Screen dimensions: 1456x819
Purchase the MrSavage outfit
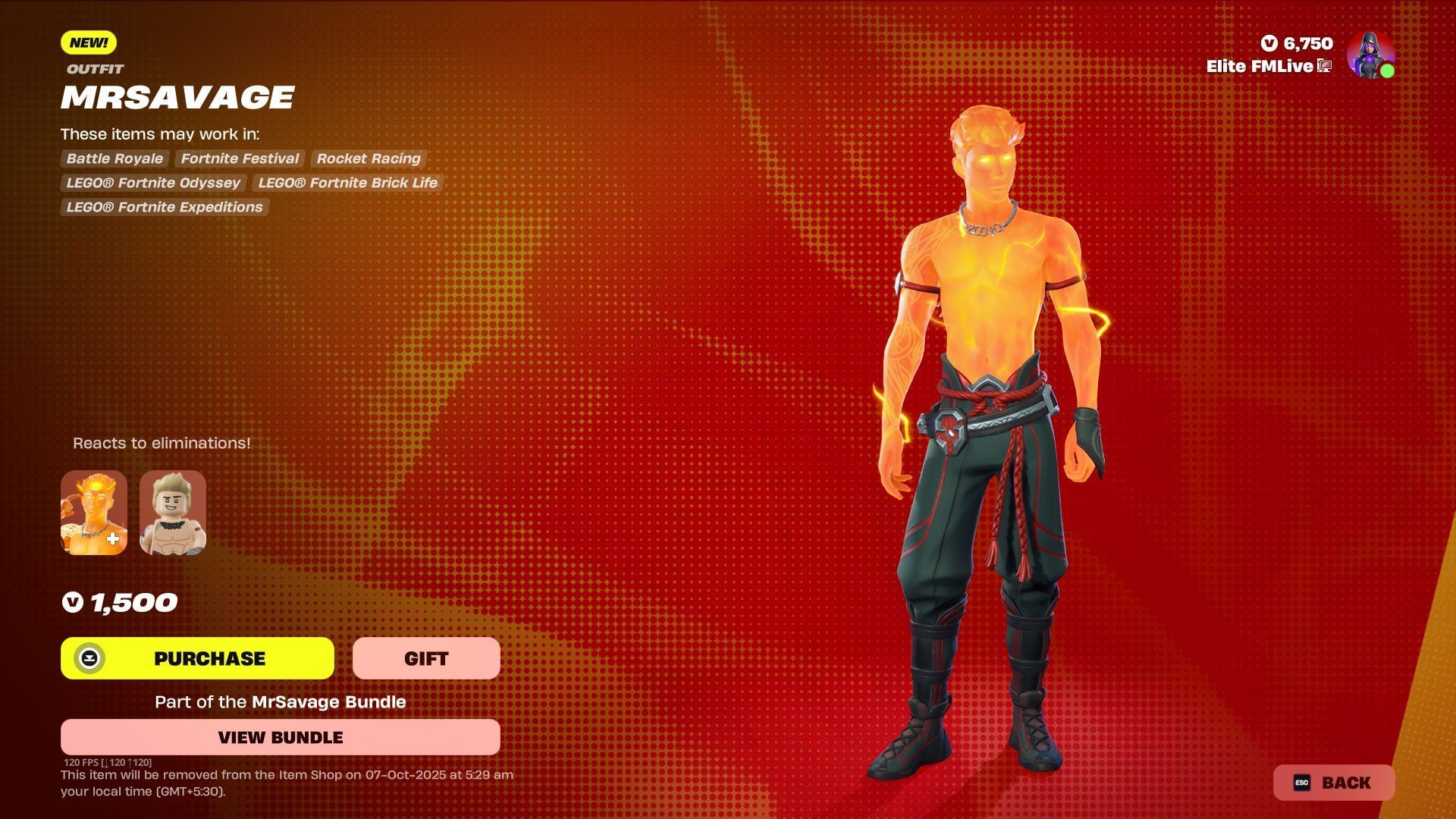pos(197,658)
